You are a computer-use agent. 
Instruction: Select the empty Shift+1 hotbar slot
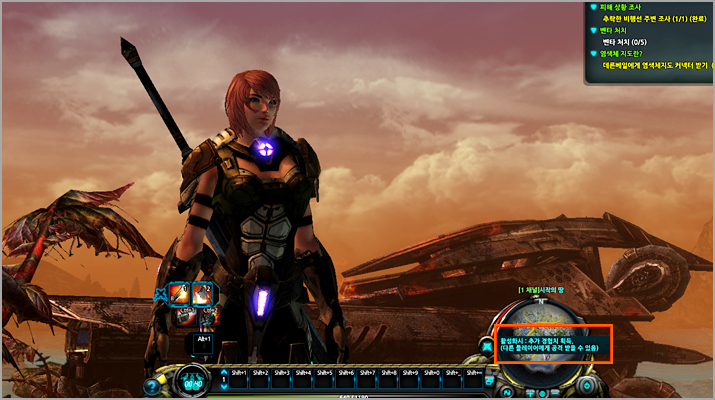pyautogui.click(x=240, y=381)
